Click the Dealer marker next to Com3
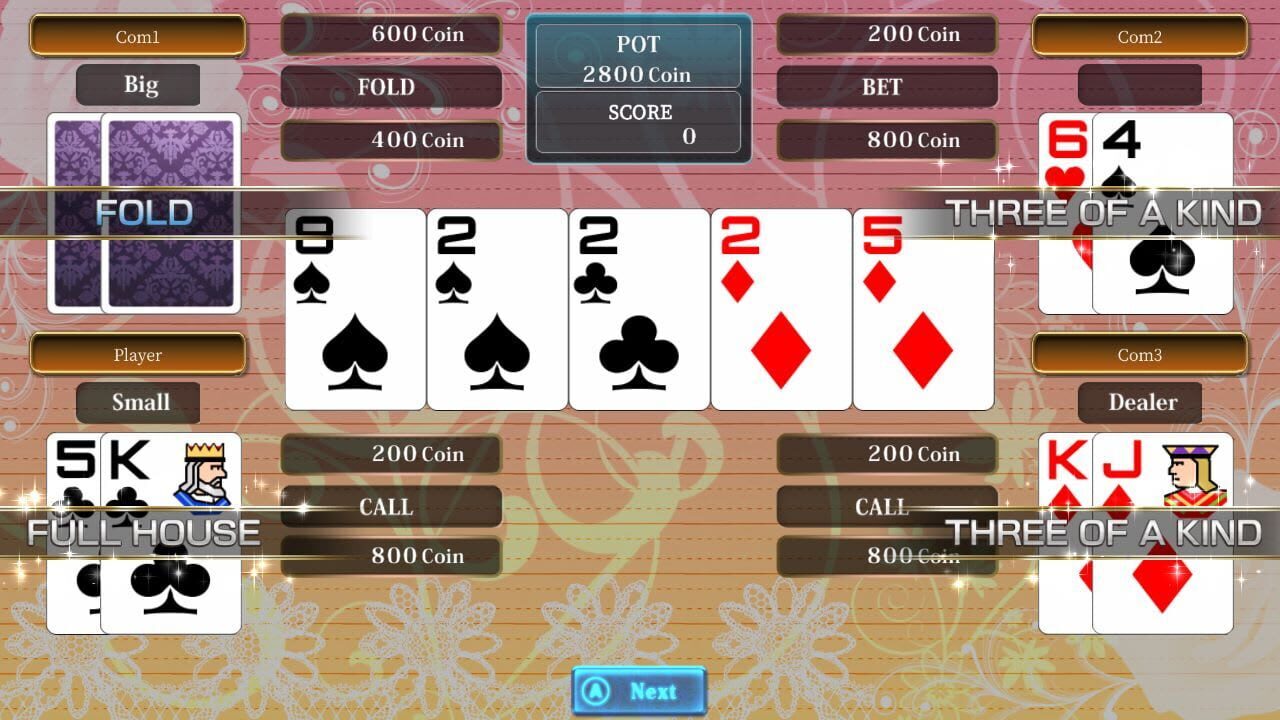This screenshot has width=1280, height=720. coord(1142,402)
